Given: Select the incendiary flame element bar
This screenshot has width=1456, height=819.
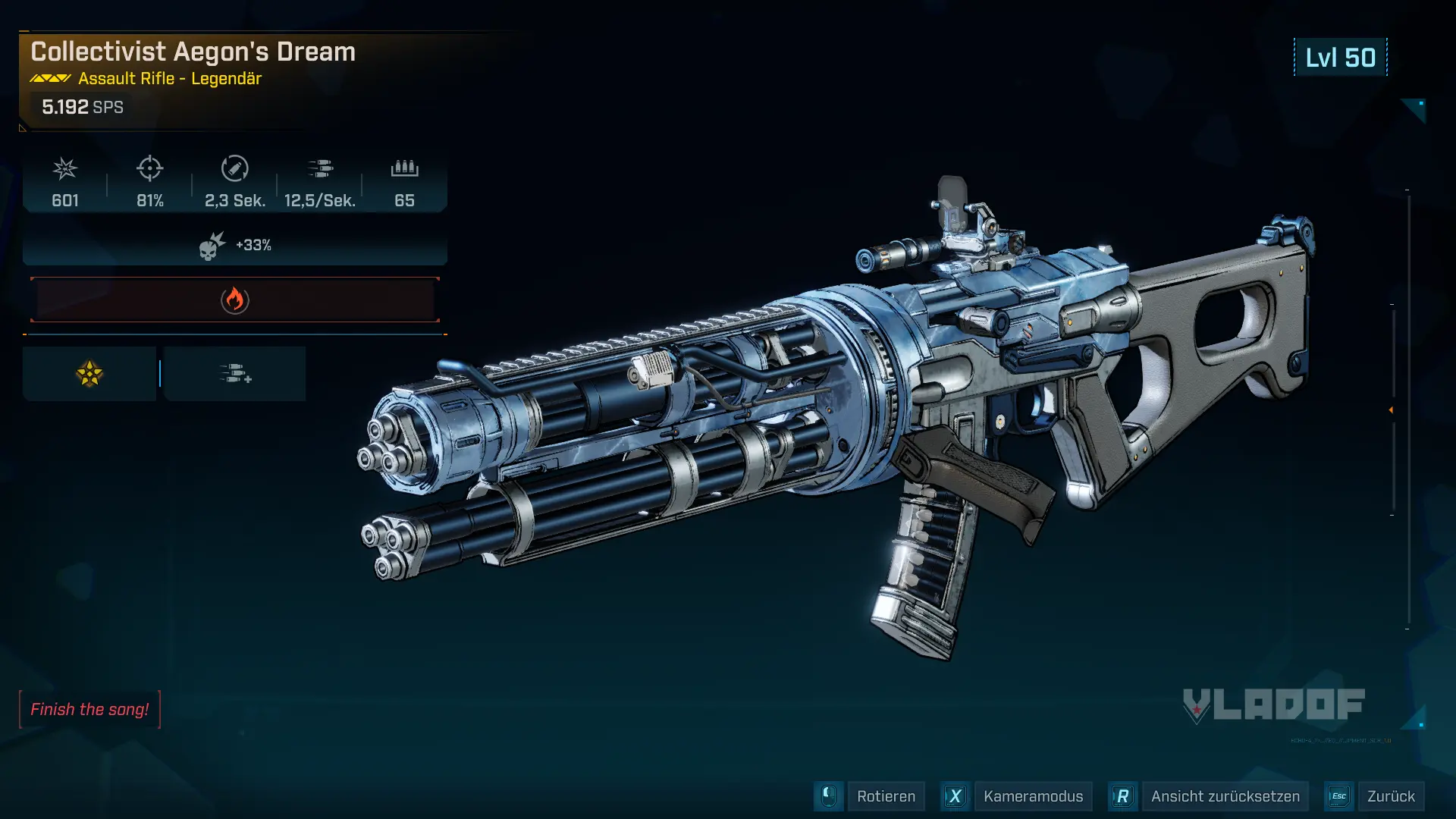Looking at the screenshot, I should tap(235, 300).
